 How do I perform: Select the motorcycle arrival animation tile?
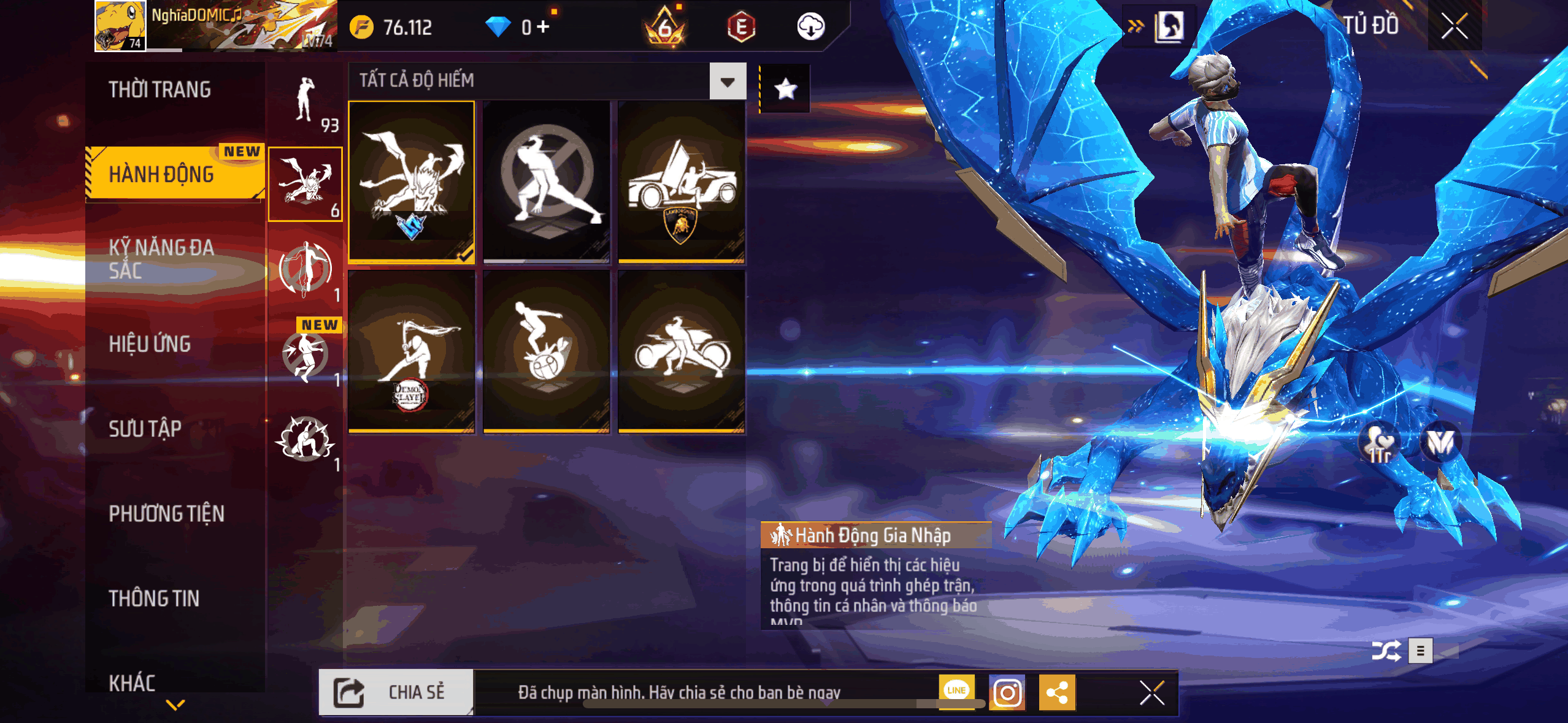(682, 352)
